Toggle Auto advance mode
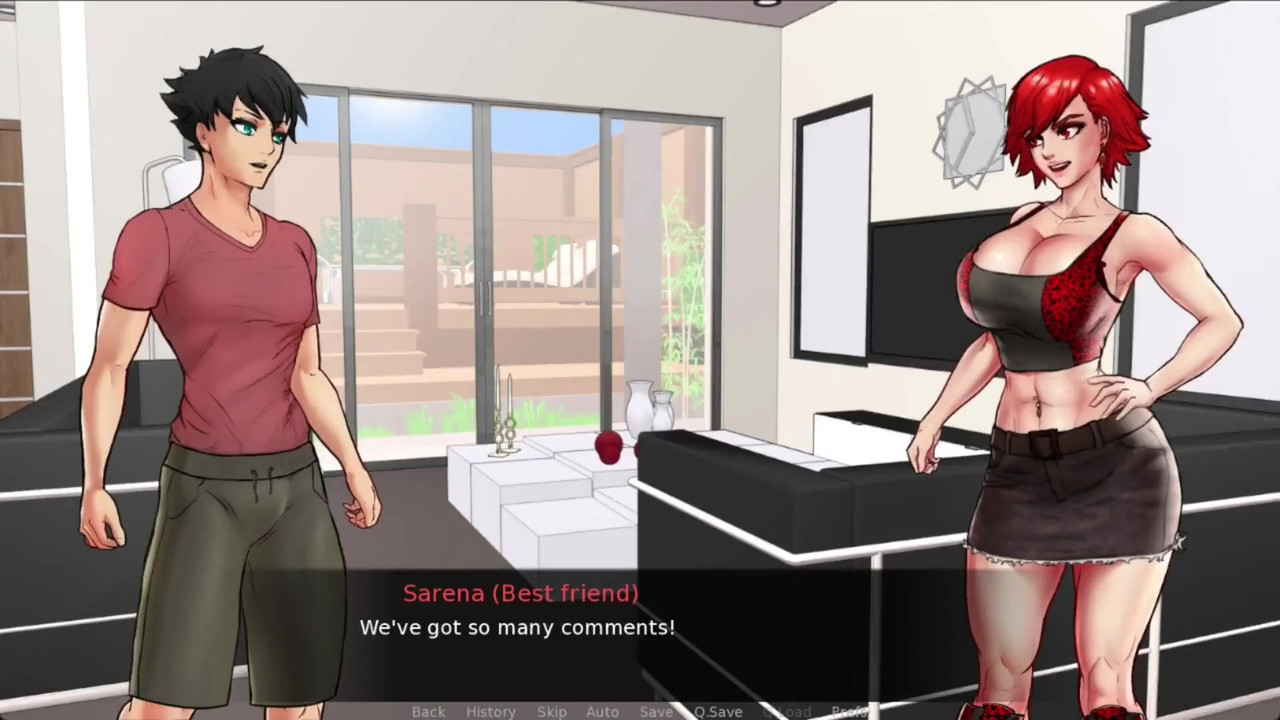Screen dimensions: 1280x720 click(x=602, y=711)
